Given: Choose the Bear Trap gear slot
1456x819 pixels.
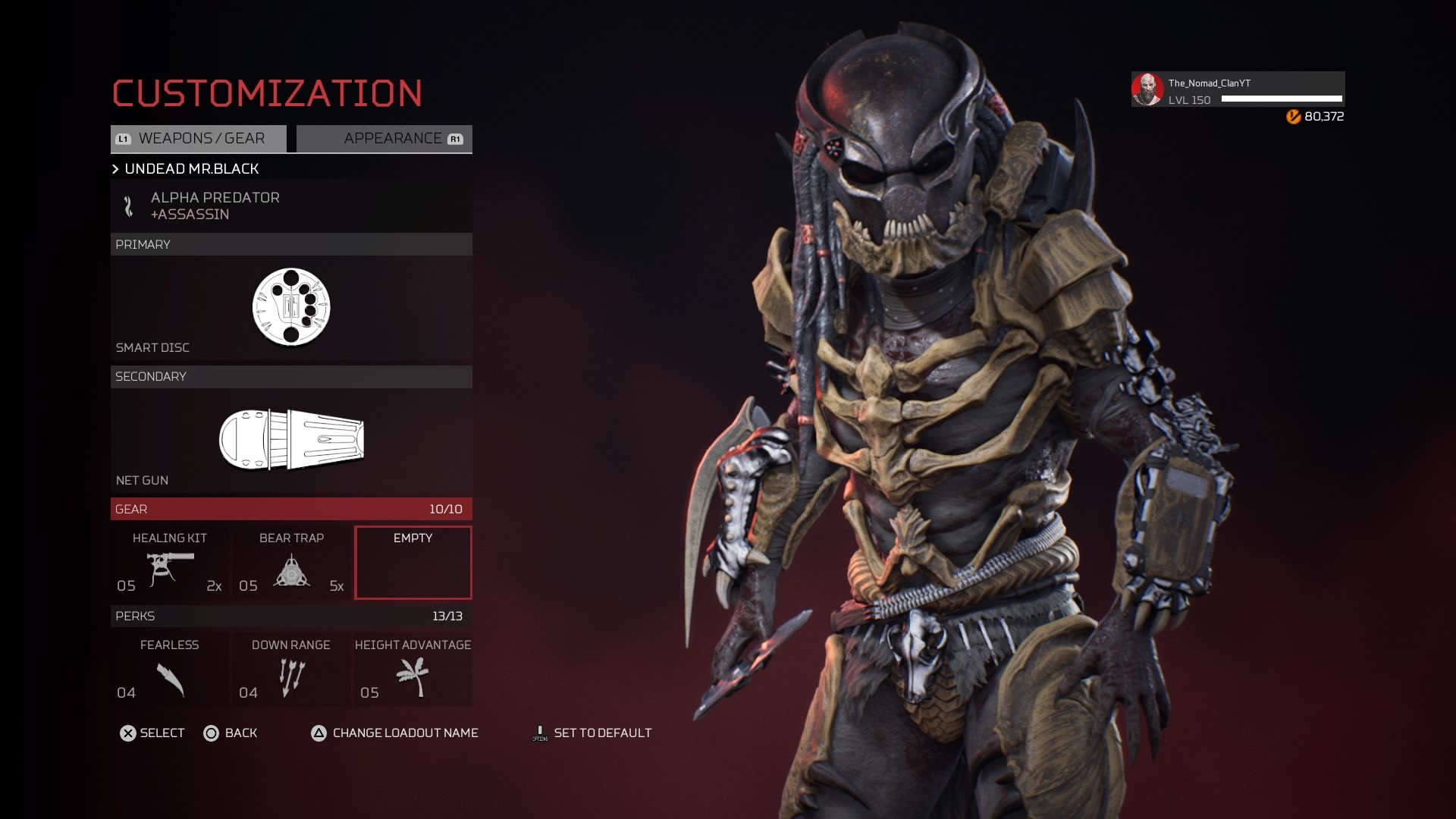Looking at the screenshot, I should tap(291, 563).
